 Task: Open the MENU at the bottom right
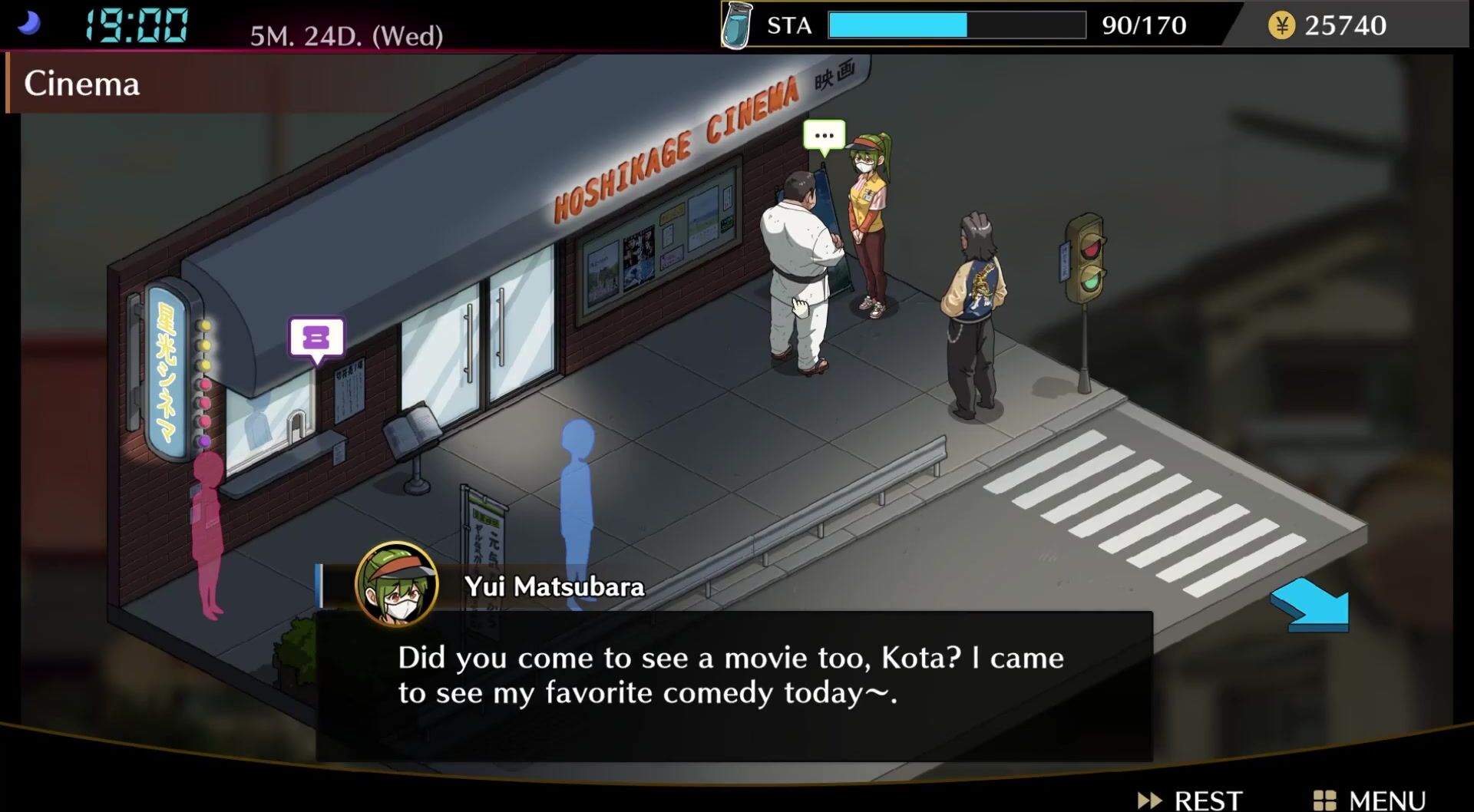[1370, 800]
